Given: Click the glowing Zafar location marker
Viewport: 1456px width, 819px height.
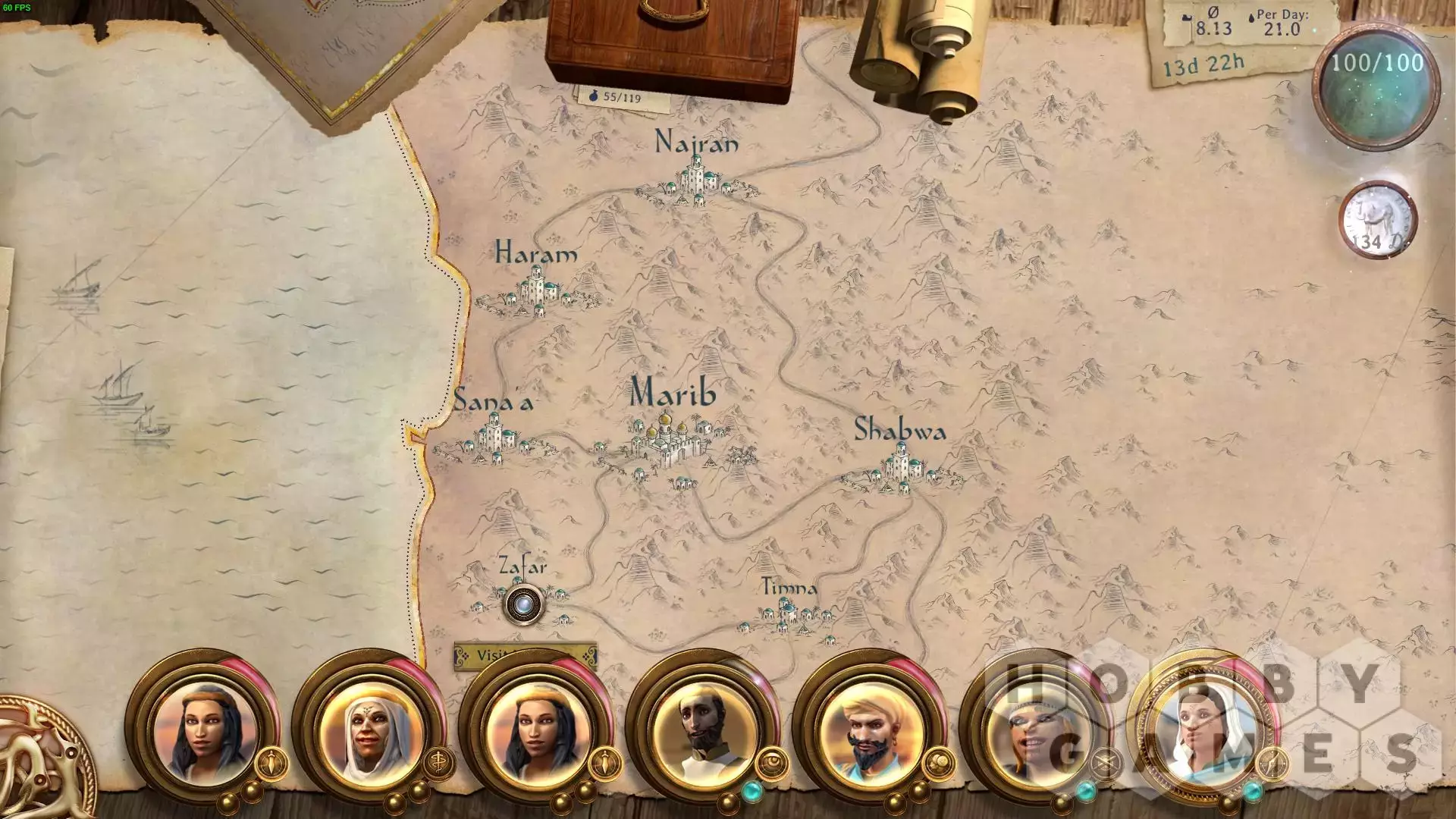Looking at the screenshot, I should click(x=522, y=604).
